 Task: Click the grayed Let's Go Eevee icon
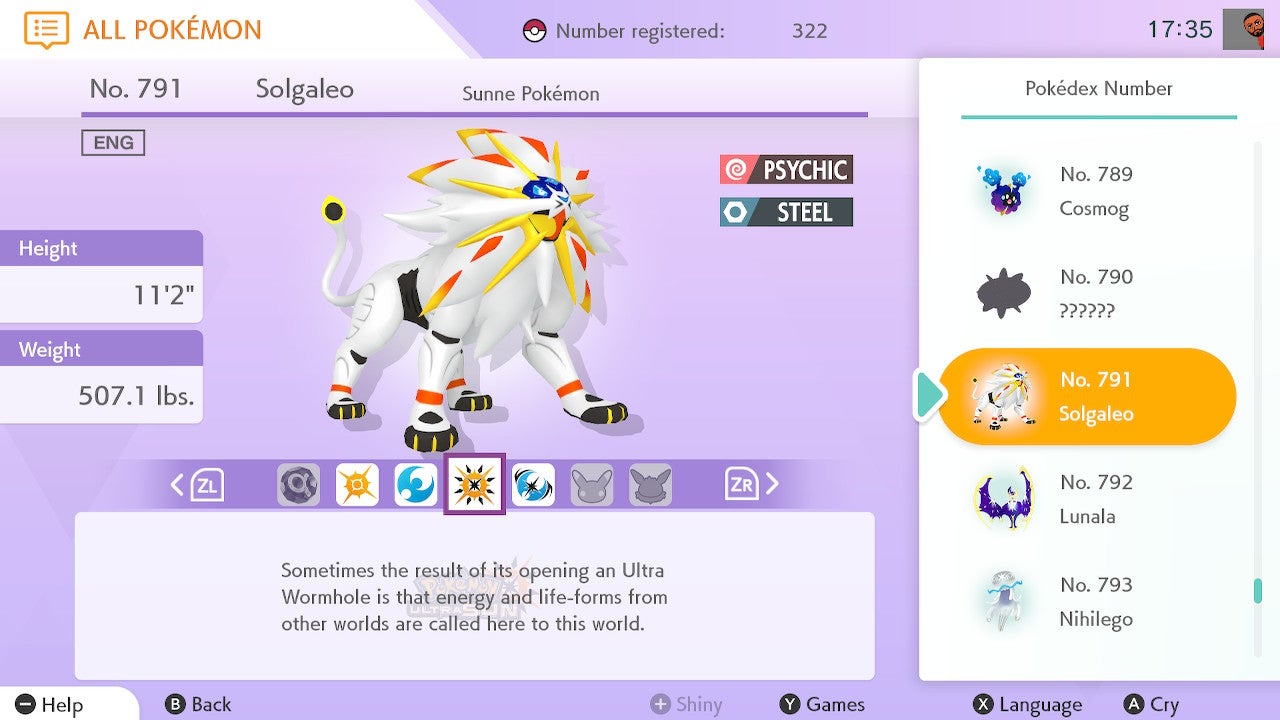tap(652, 485)
